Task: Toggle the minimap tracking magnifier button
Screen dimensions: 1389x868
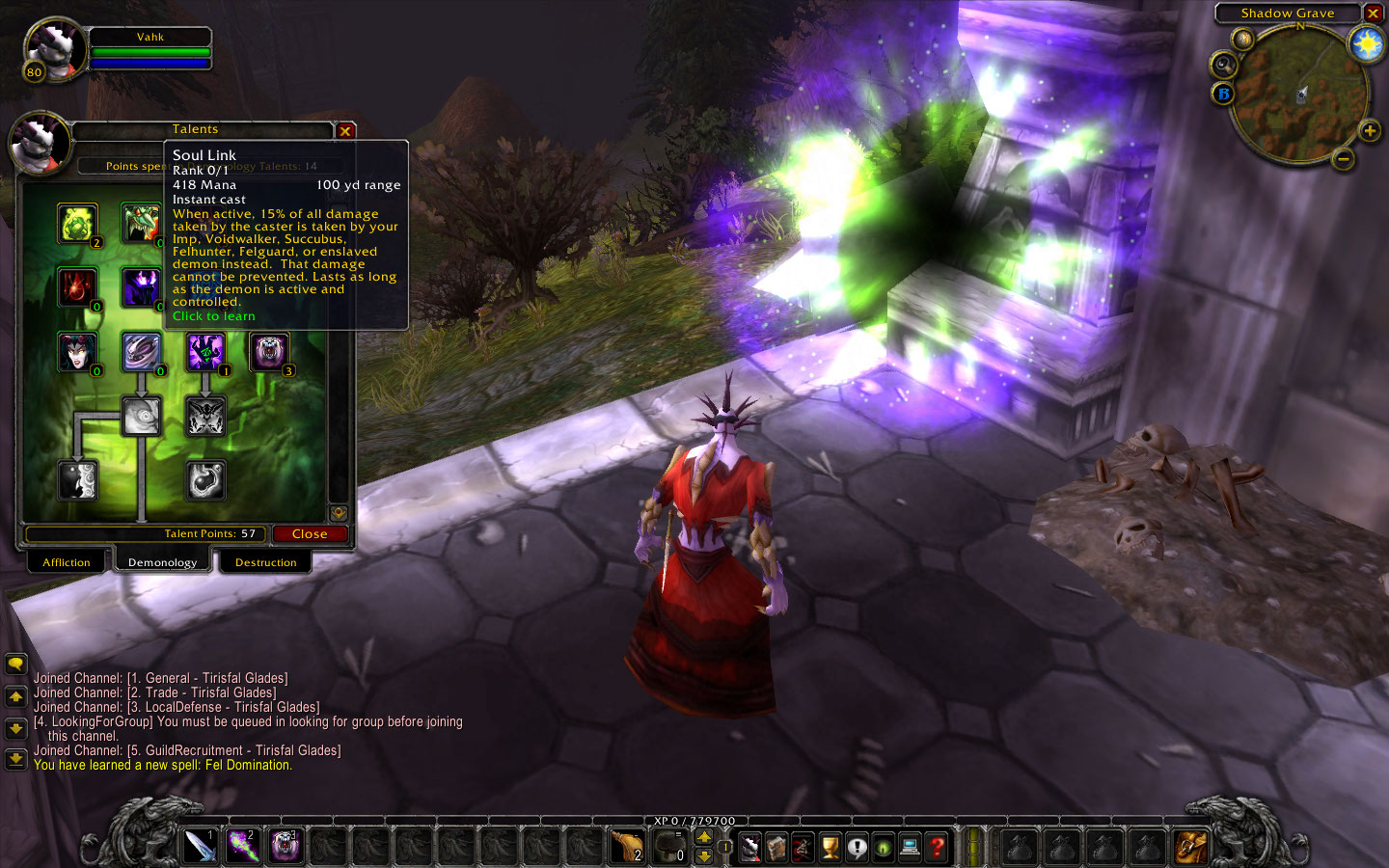Action: coord(1223,65)
